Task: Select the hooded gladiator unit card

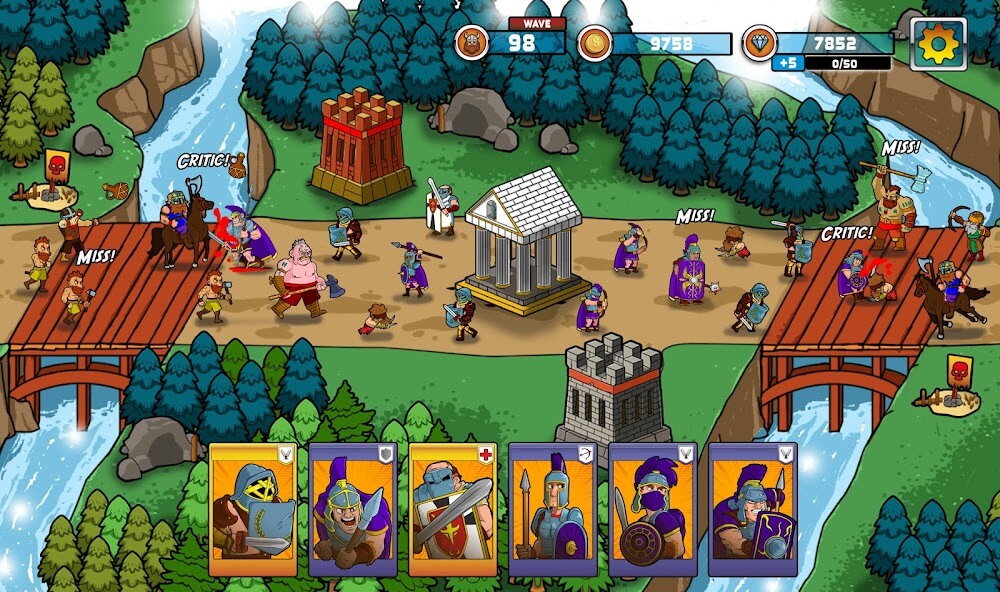Action: click(x=252, y=510)
